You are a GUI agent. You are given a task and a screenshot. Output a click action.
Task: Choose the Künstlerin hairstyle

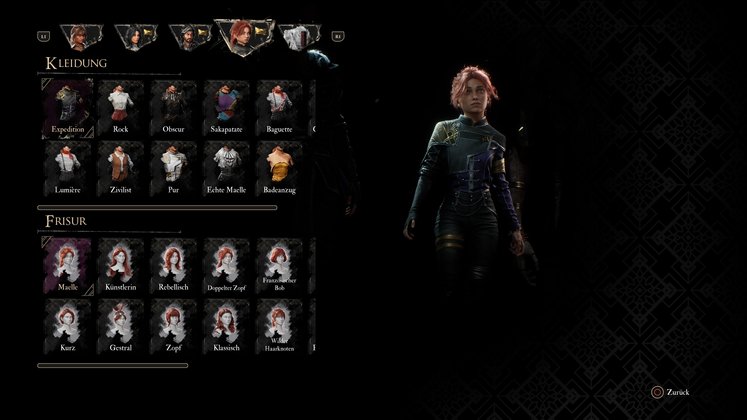pyautogui.click(x=121, y=264)
